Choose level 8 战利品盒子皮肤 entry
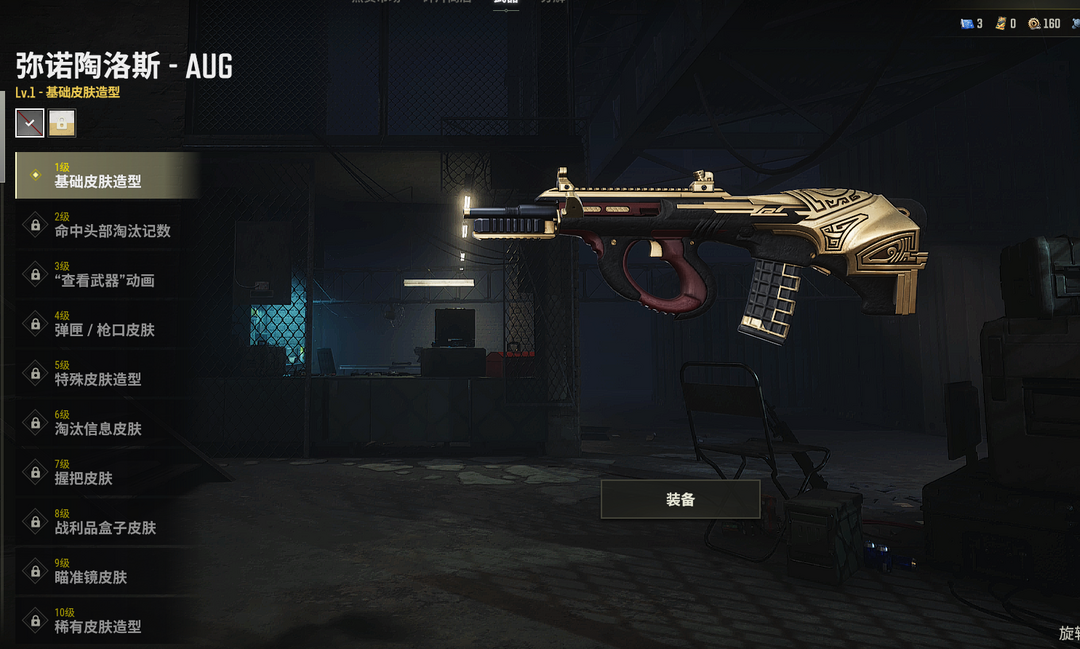The image size is (1080, 649). (x=105, y=522)
